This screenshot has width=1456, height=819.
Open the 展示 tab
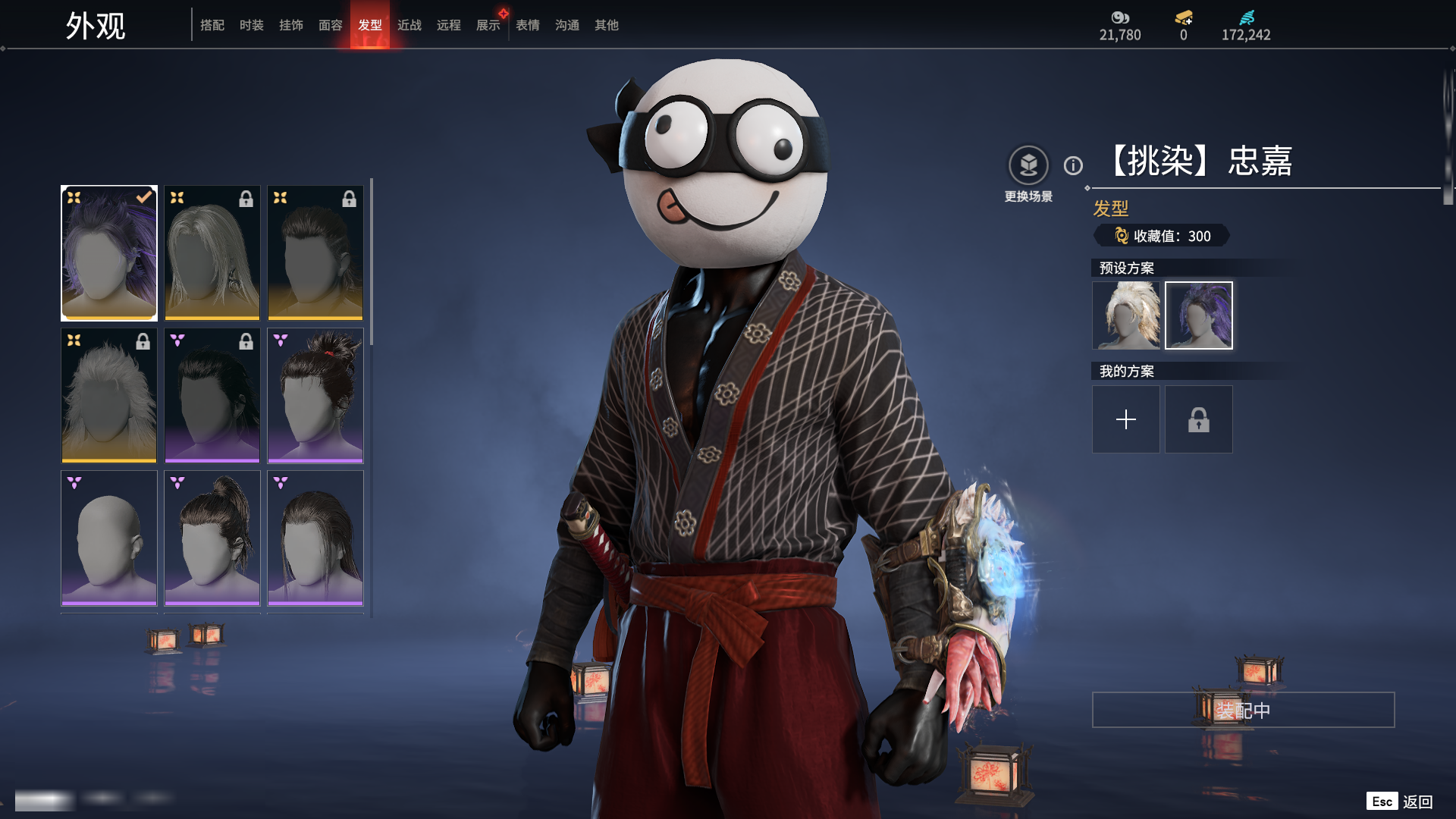[x=488, y=25]
